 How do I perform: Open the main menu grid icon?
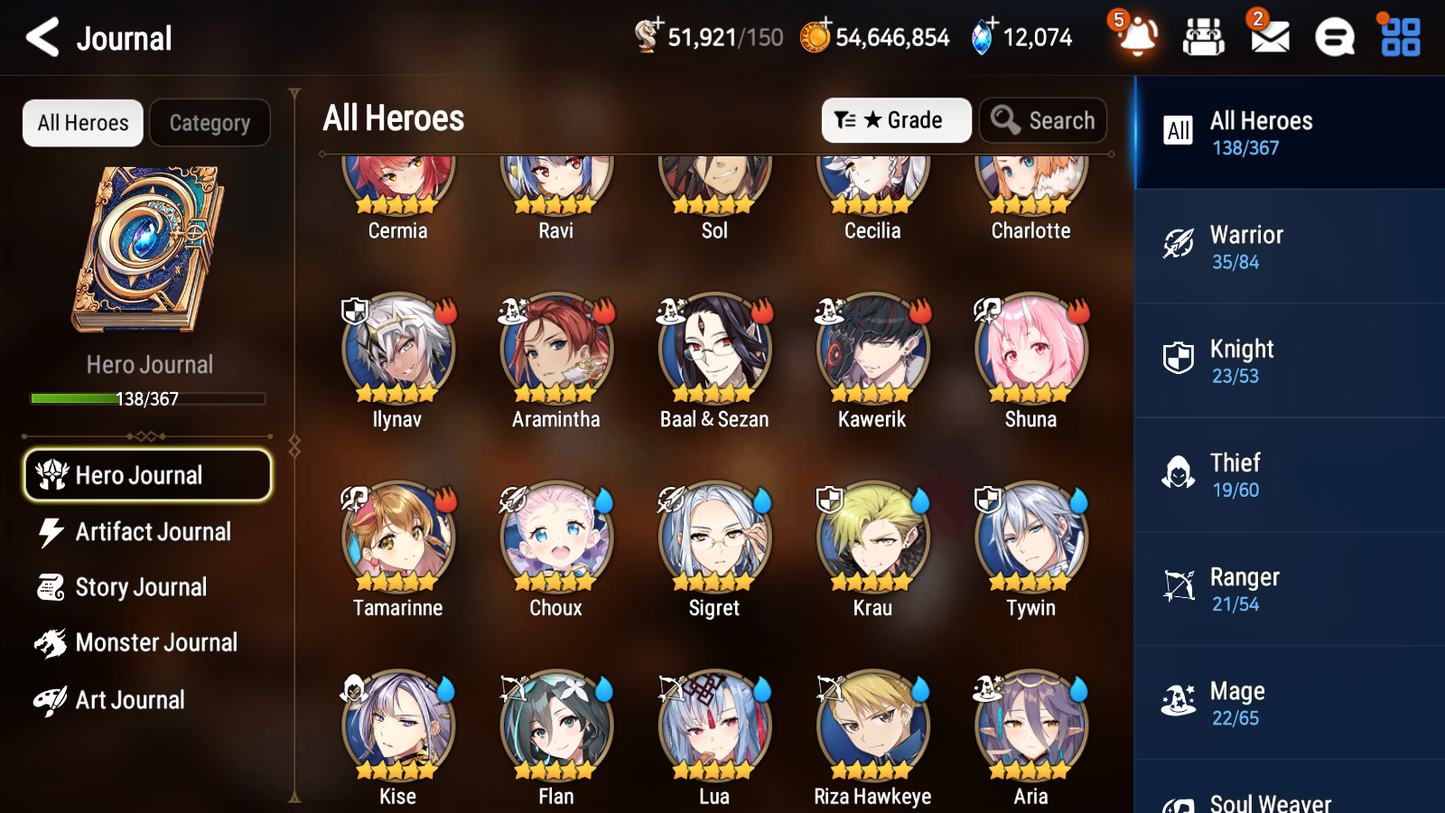[x=1398, y=36]
